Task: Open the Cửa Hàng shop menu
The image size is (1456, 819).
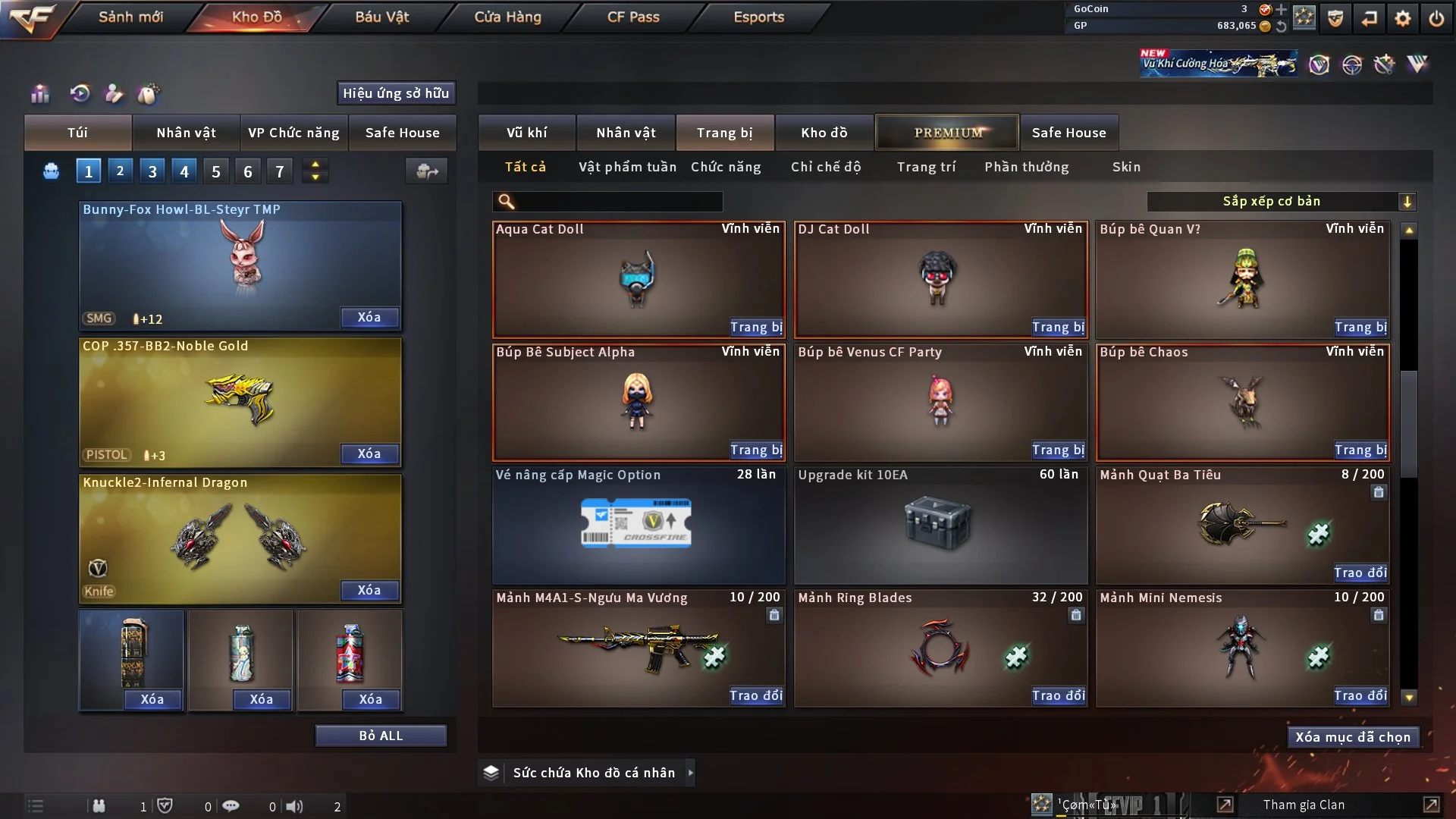Action: pos(507,17)
